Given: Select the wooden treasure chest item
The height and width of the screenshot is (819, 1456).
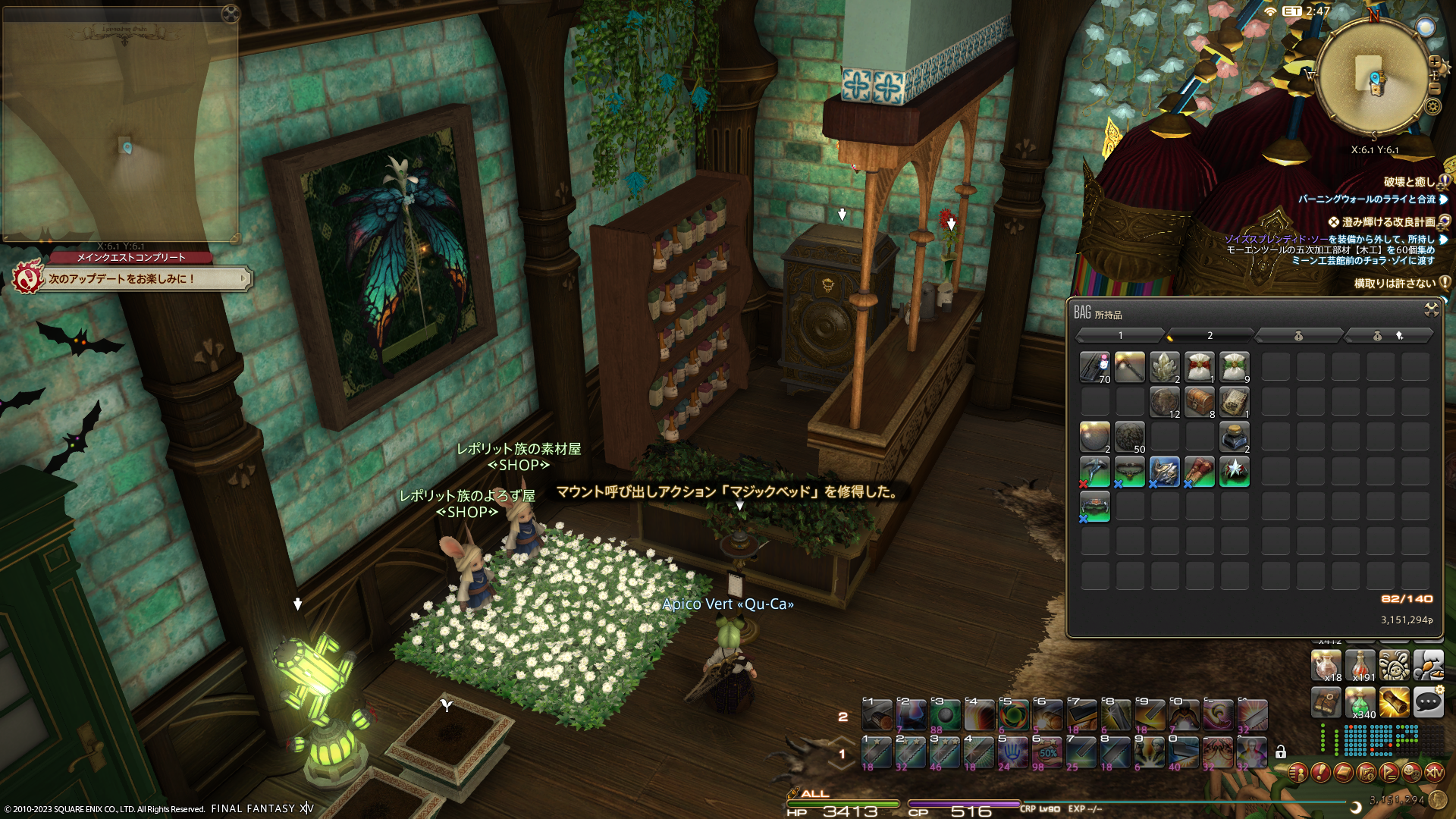Looking at the screenshot, I should coord(1199,403).
